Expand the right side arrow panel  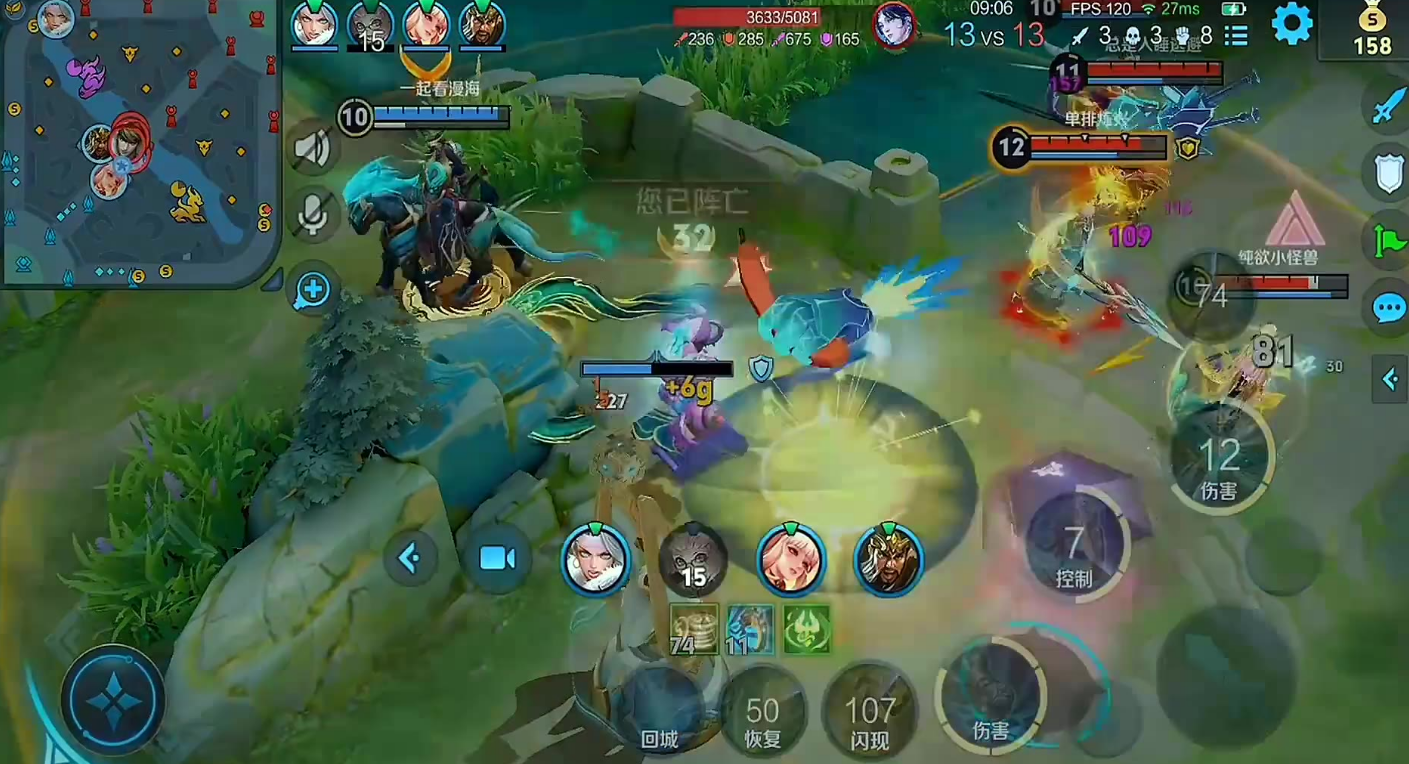click(x=1389, y=379)
